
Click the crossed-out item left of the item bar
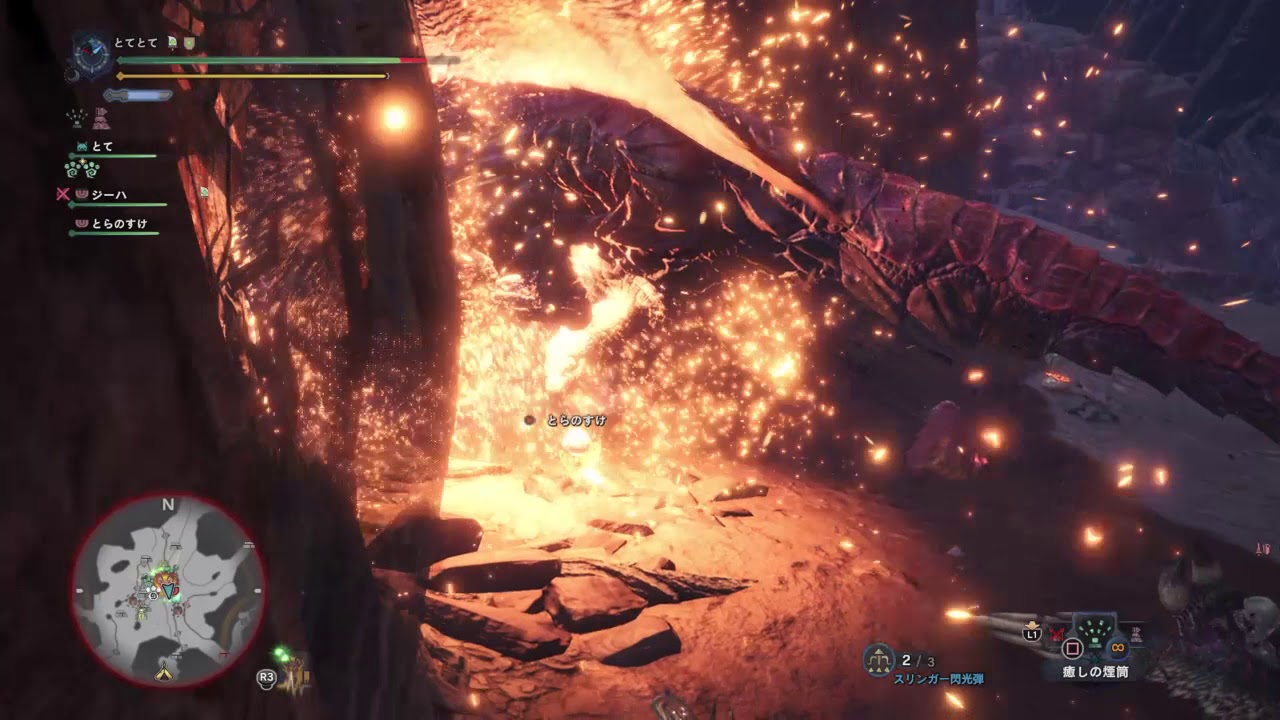(x=1057, y=632)
